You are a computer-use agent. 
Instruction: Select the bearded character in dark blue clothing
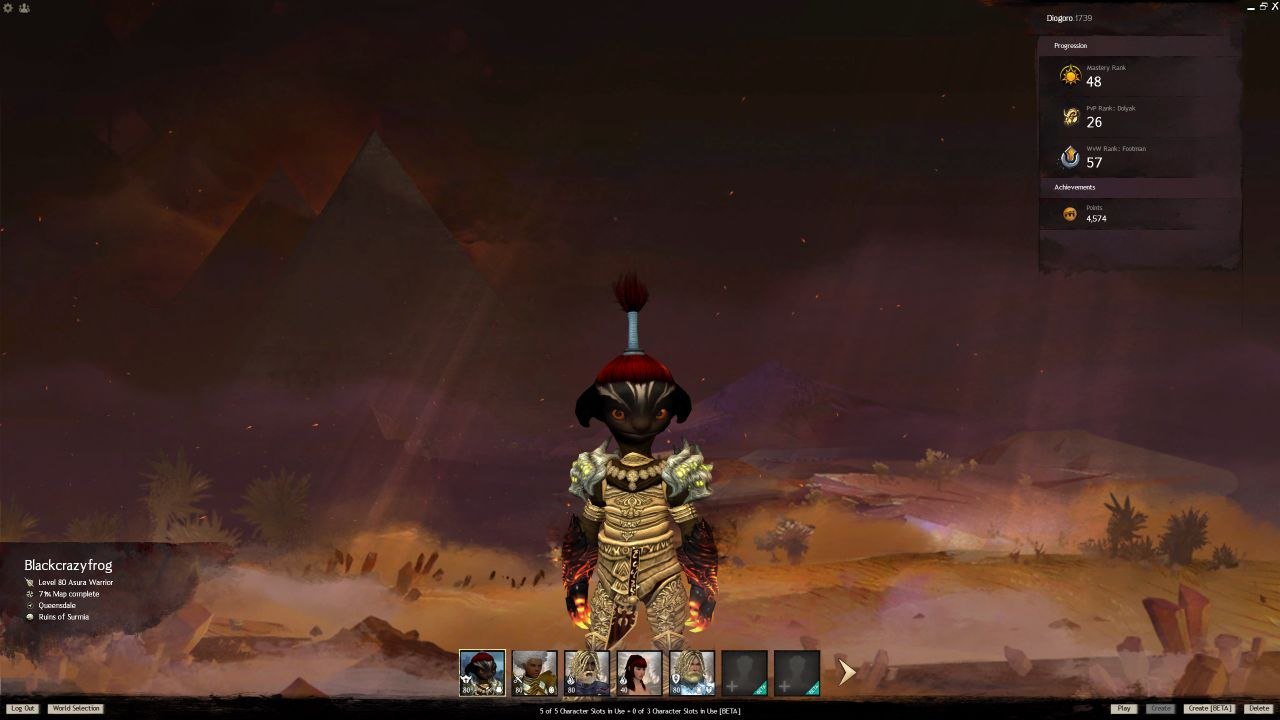point(586,673)
